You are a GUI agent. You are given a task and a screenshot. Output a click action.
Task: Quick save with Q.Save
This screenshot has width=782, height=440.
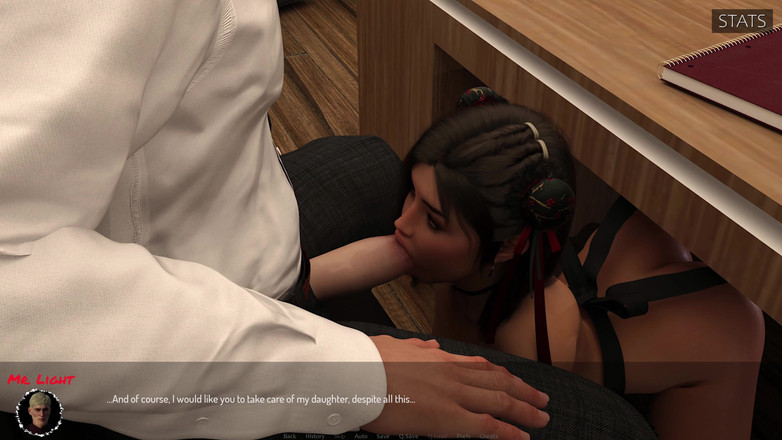408,436
